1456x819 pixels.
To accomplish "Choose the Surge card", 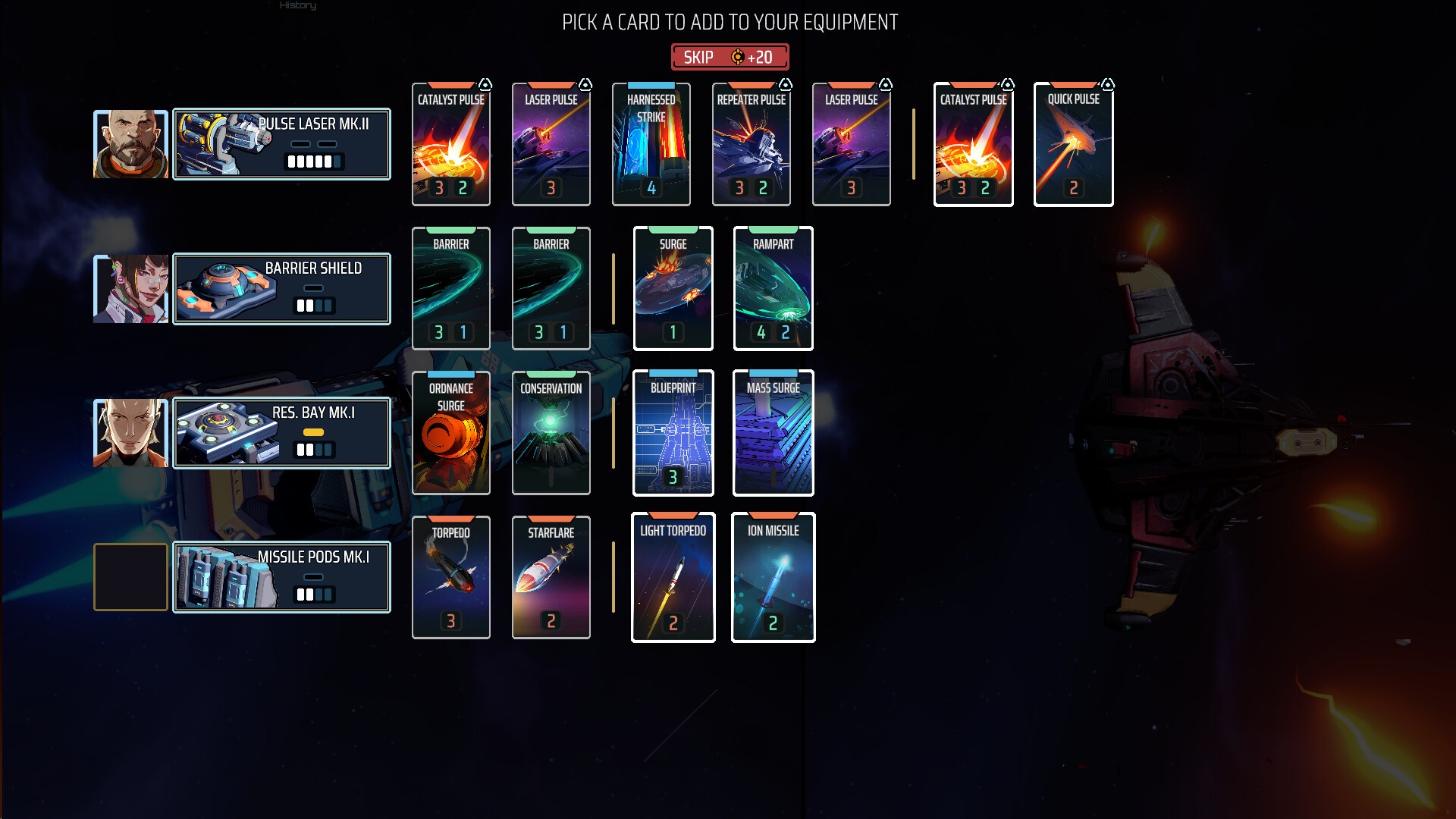I will (673, 289).
